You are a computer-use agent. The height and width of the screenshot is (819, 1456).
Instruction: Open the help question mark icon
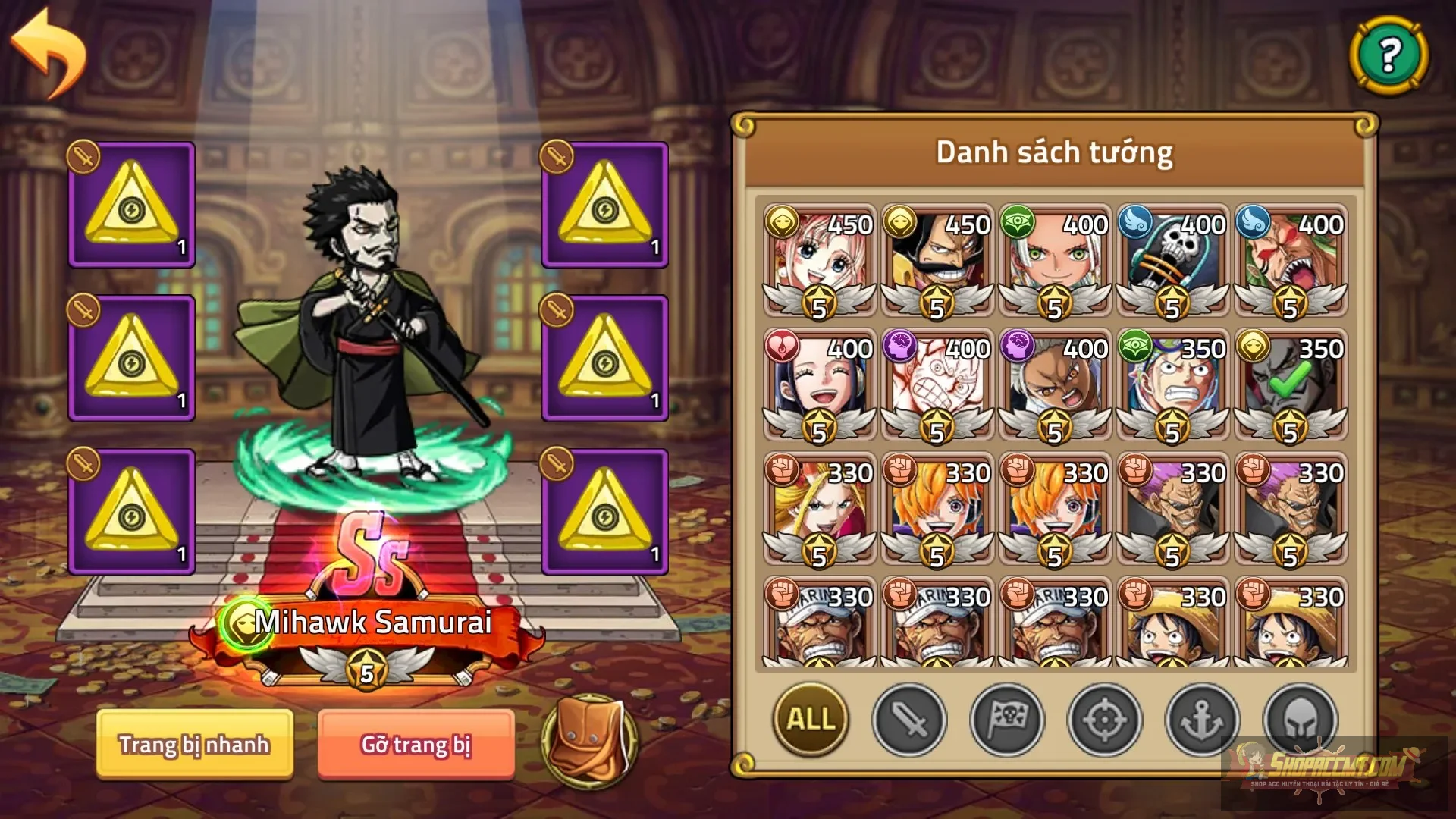[x=1392, y=55]
